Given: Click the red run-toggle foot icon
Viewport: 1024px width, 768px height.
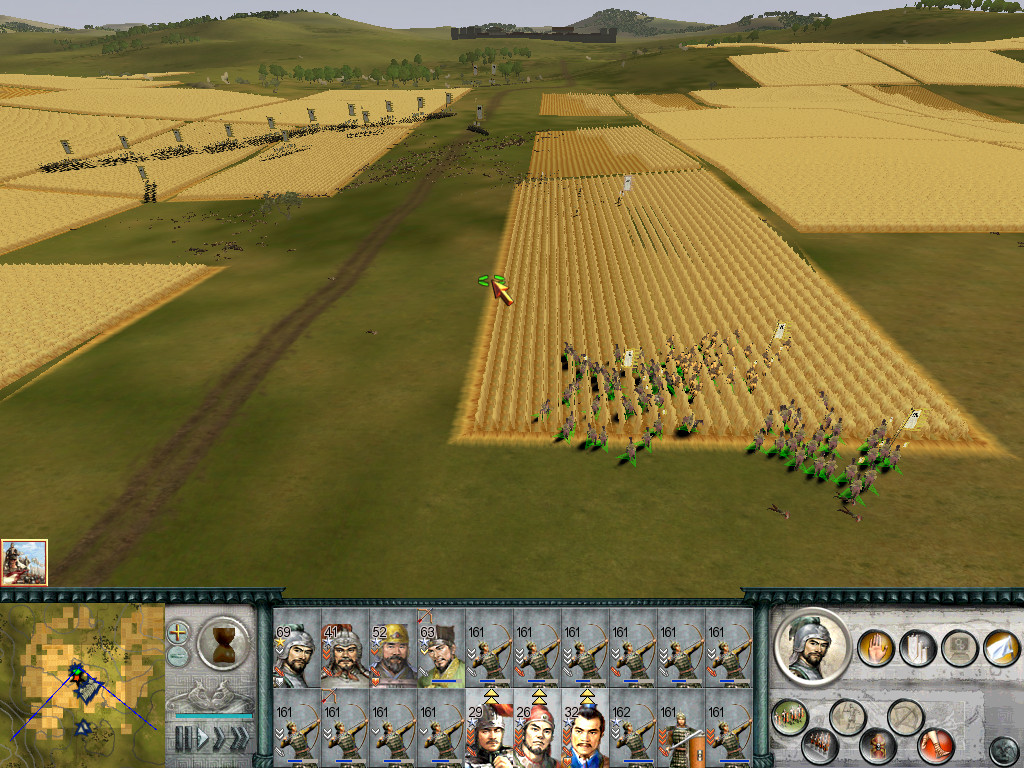Looking at the screenshot, I should tap(935, 744).
